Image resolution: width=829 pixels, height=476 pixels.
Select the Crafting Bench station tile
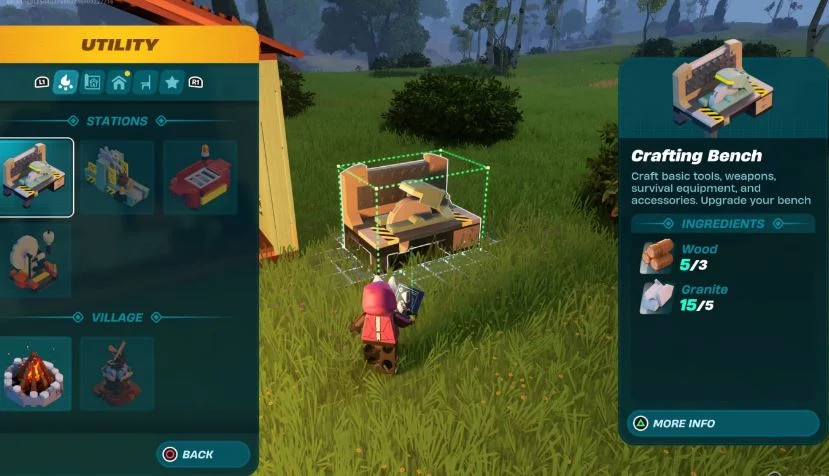pyautogui.click(x=36, y=177)
